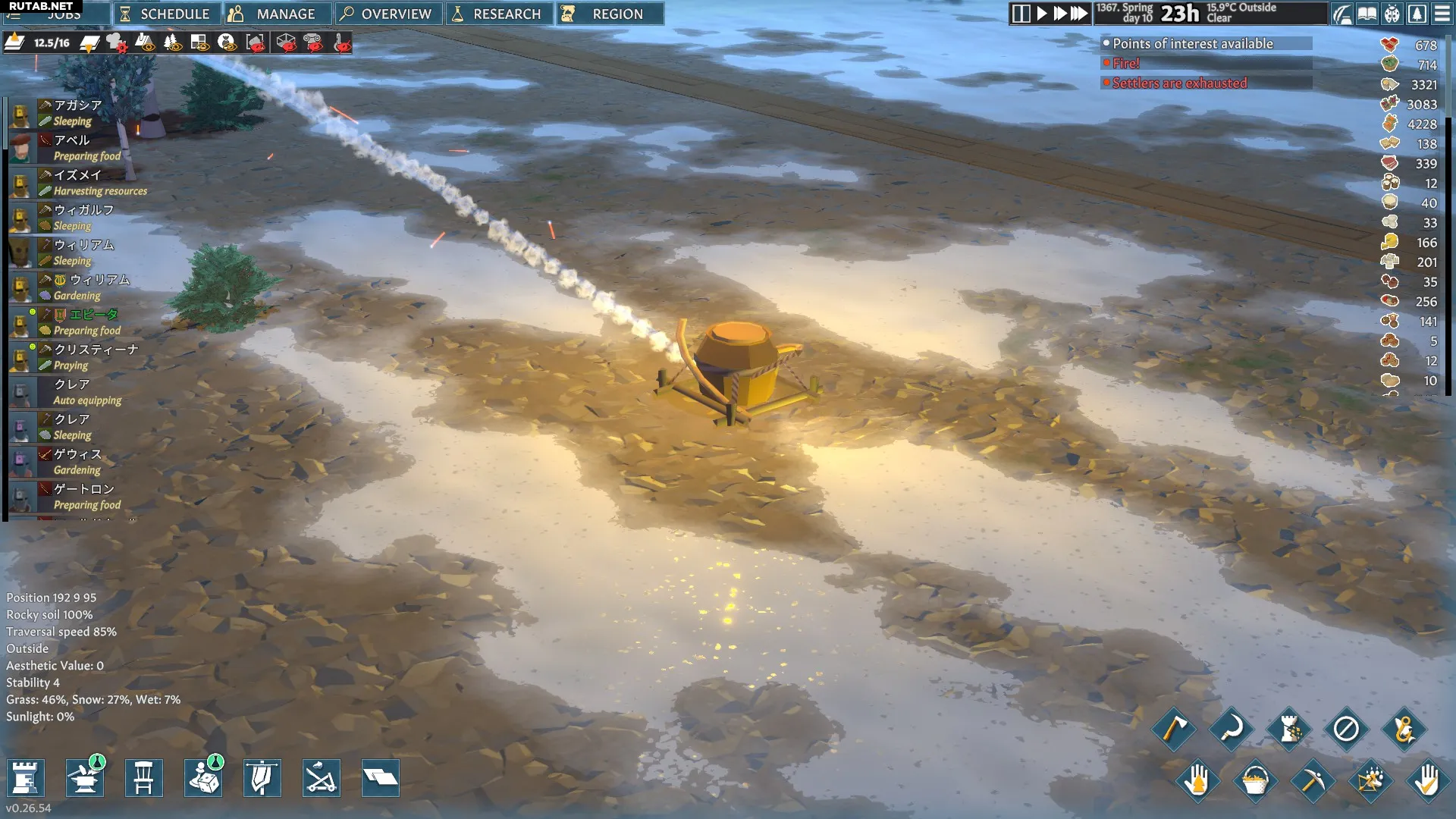The image size is (1456, 819).
Task: Click the 'Settlers are exhausted' alert
Action: click(x=1178, y=83)
